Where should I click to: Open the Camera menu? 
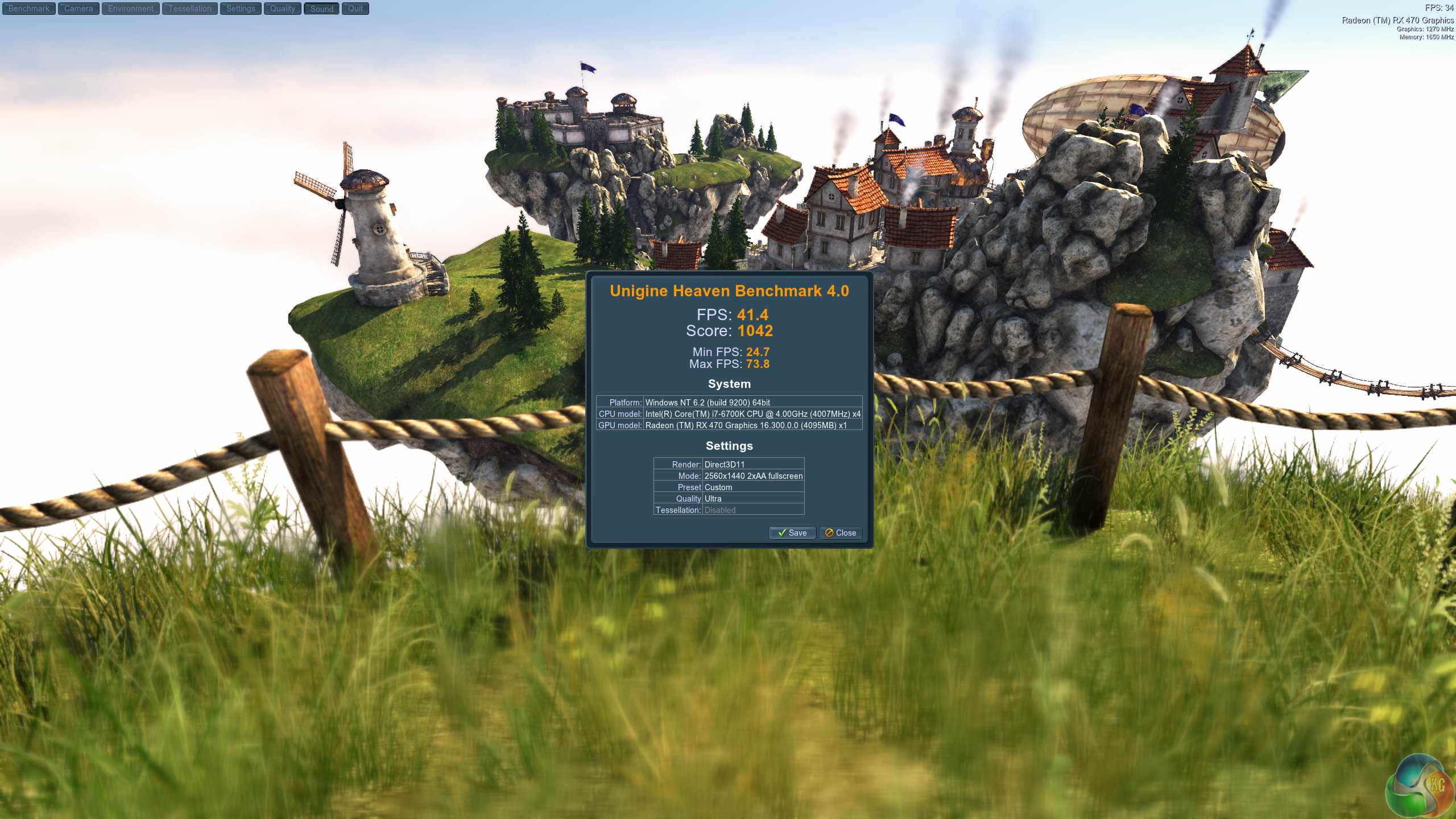(78, 9)
